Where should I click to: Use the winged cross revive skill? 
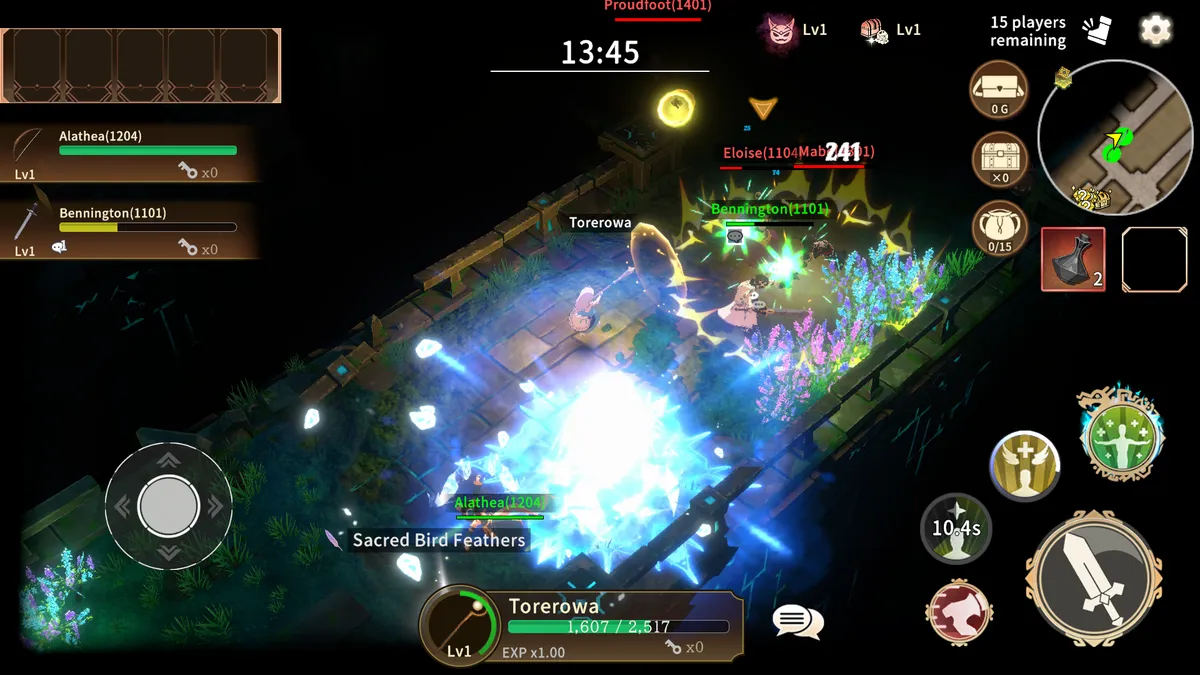click(1025, 467)
